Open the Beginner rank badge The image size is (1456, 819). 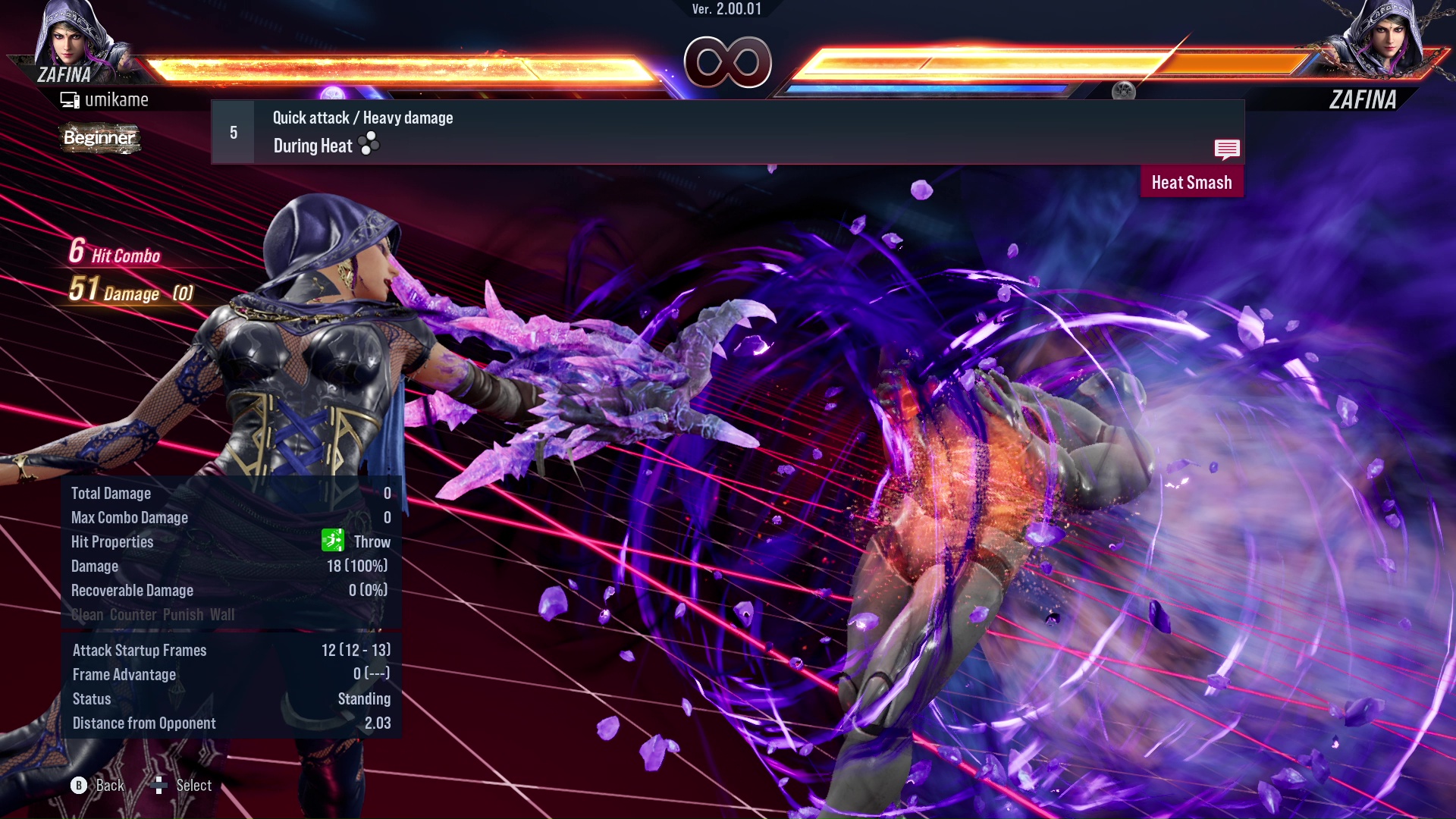(x=99, y=139)
